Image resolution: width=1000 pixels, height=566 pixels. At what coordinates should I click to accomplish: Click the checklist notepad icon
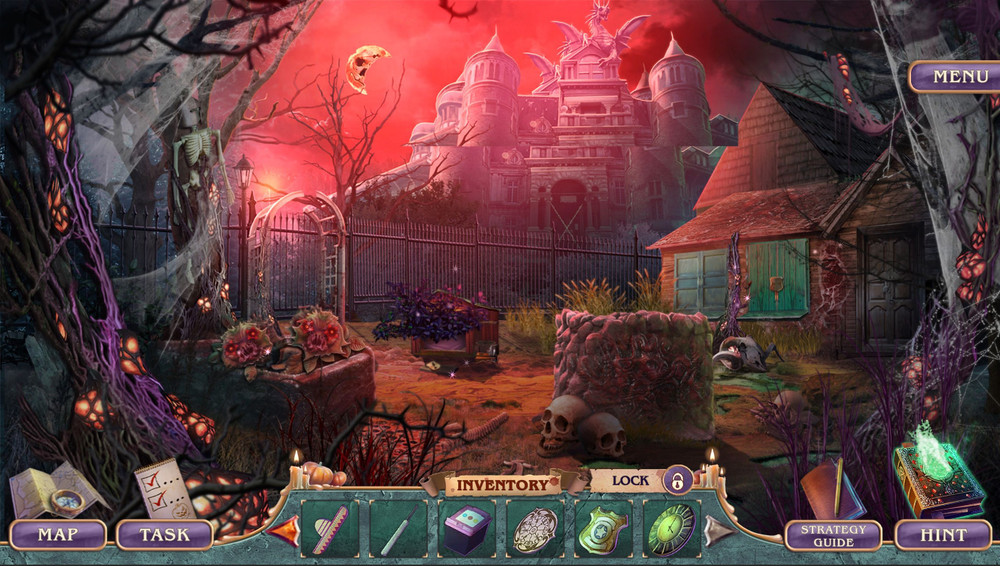[165, 487]
